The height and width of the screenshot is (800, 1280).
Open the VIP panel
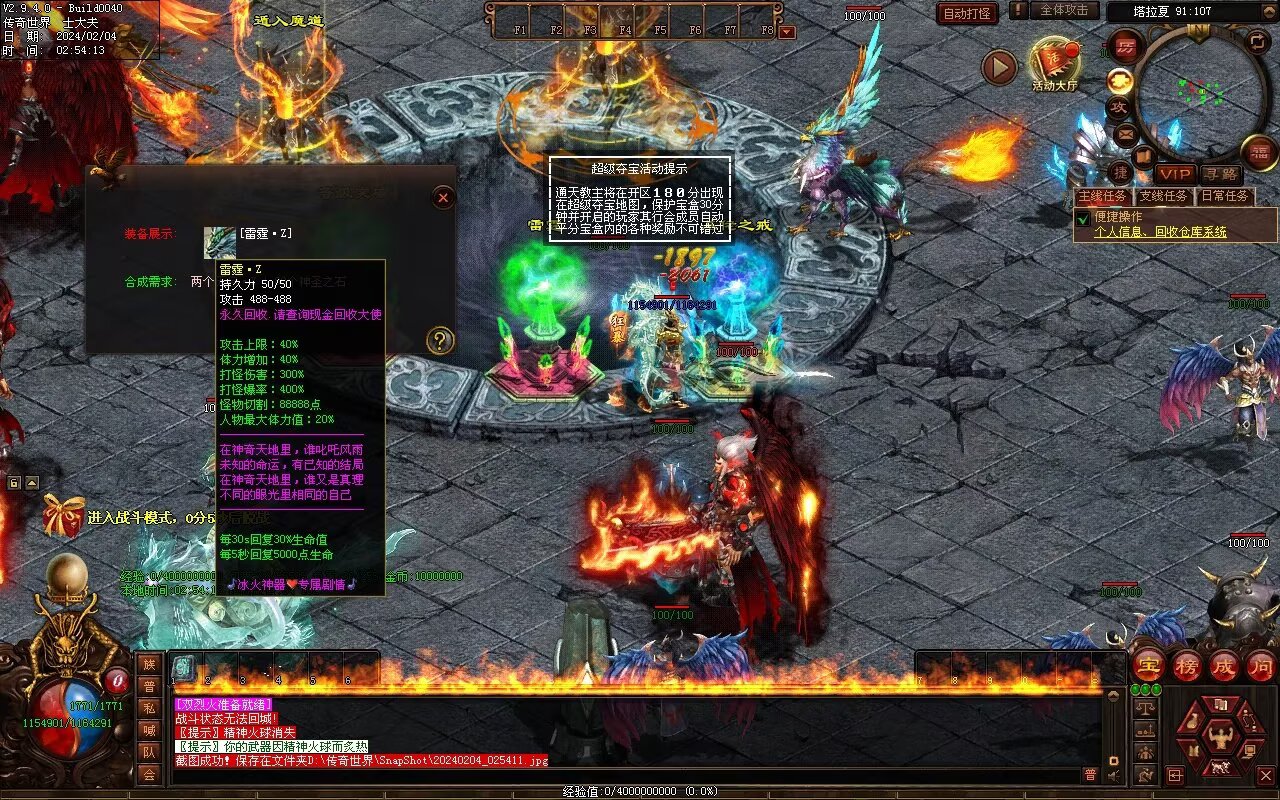tap(1175, 175)
